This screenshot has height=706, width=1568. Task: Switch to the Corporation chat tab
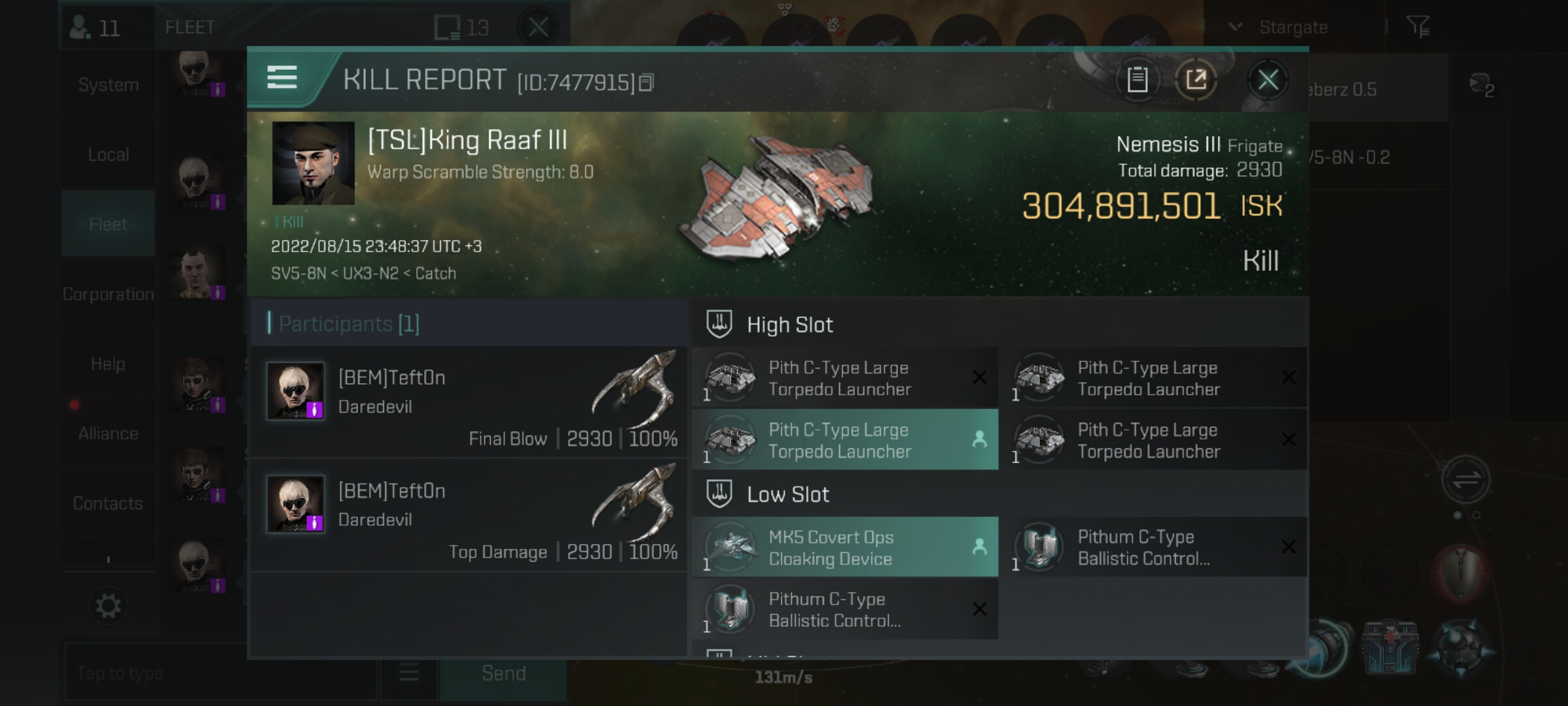pyautogui.click(x=108, y=294)
